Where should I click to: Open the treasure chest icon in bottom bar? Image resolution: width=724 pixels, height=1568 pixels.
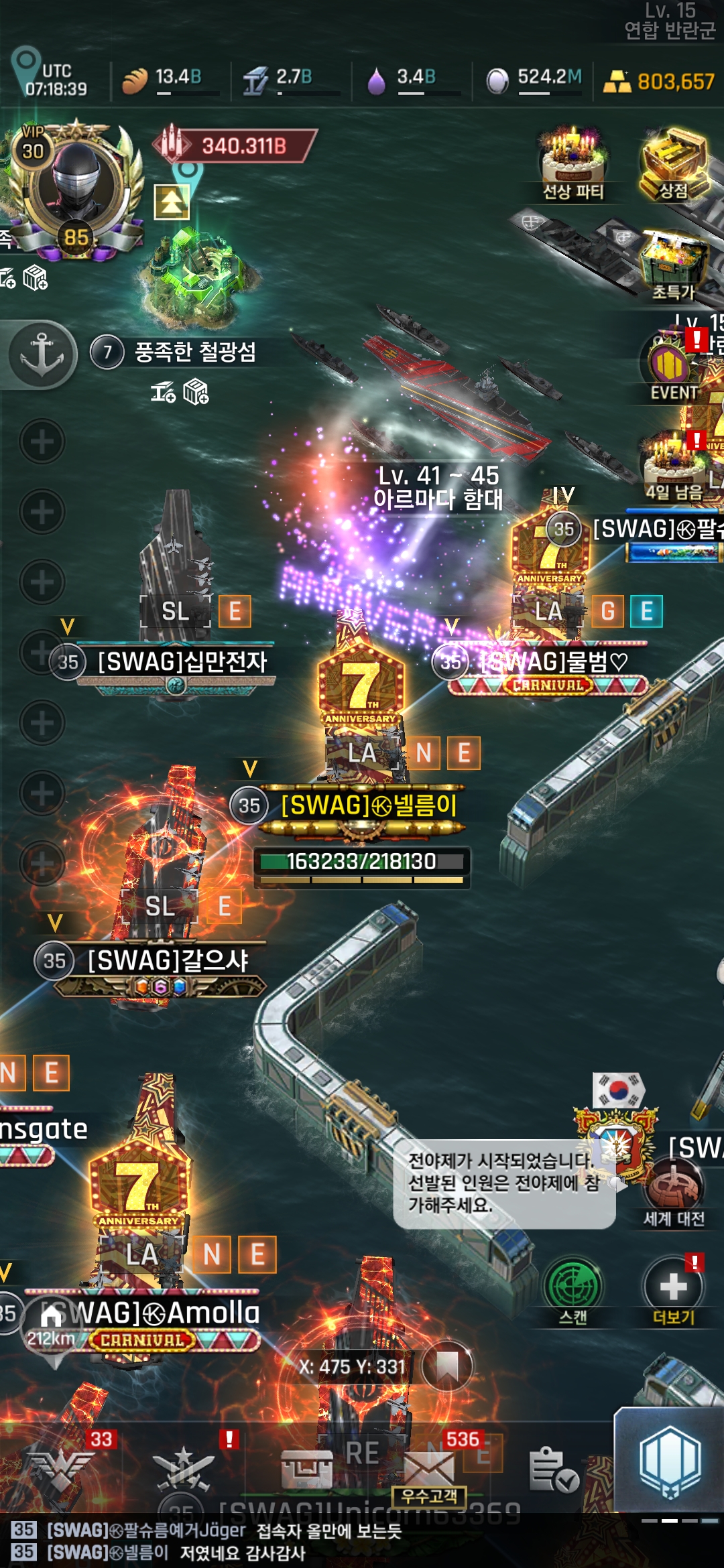click(x=306, y=1469)
